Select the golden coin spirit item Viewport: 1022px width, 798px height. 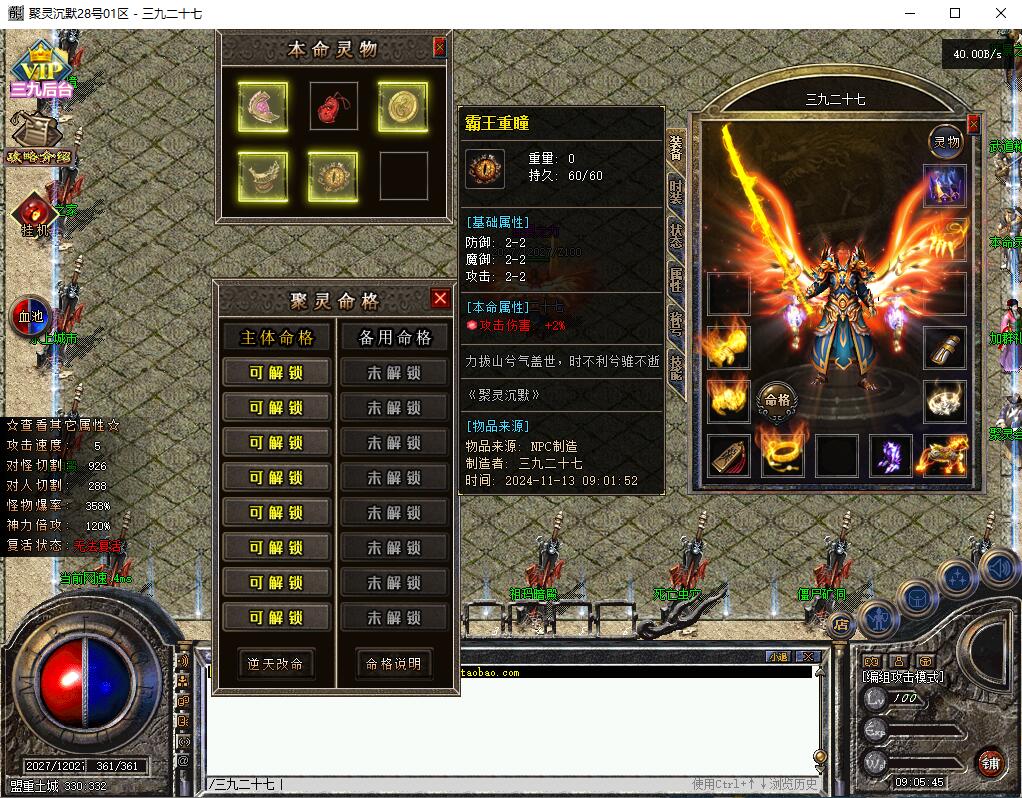(403, 106)
